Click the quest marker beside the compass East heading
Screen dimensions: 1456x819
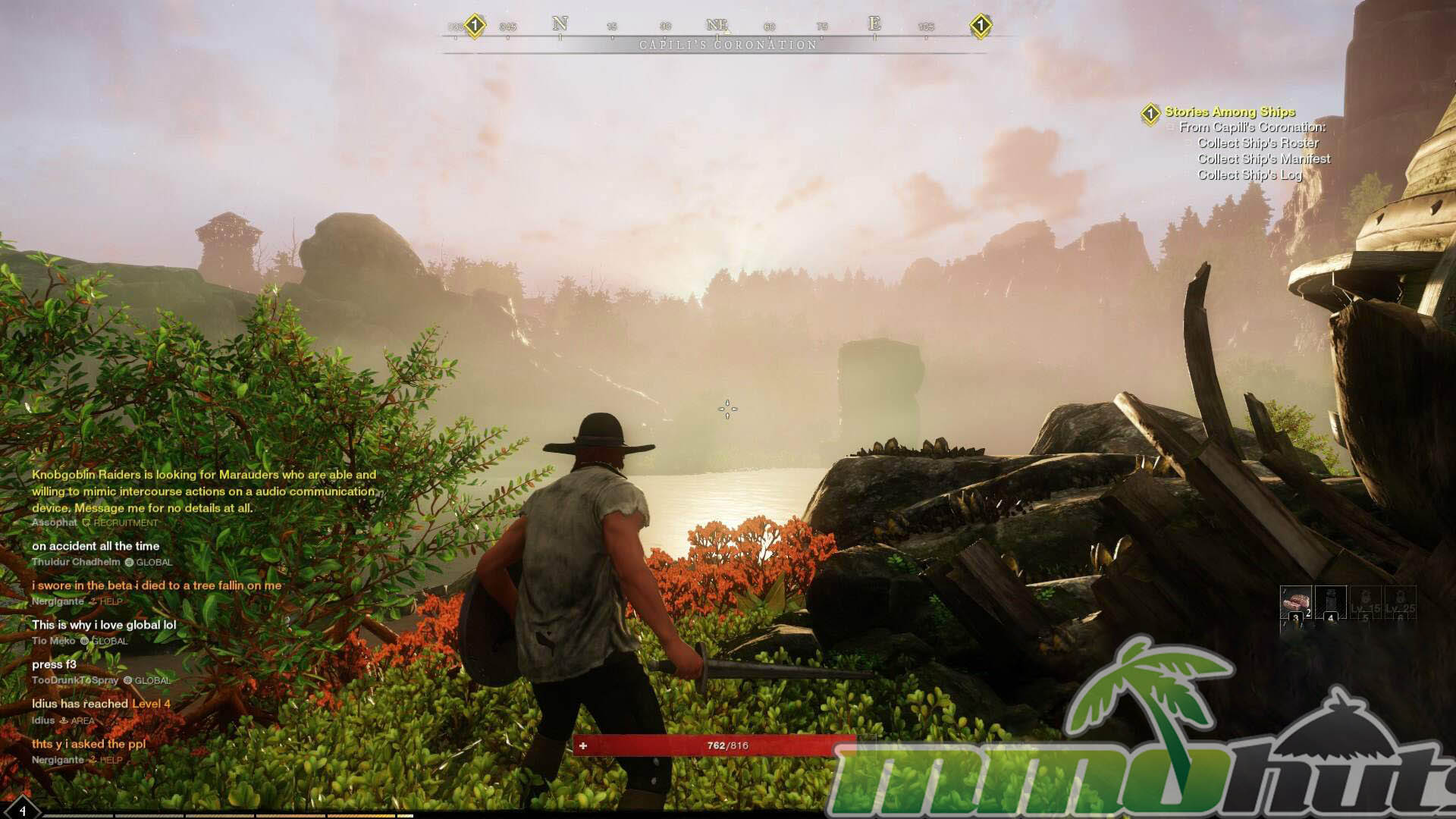pyautogui.click(x=980, y=26)
